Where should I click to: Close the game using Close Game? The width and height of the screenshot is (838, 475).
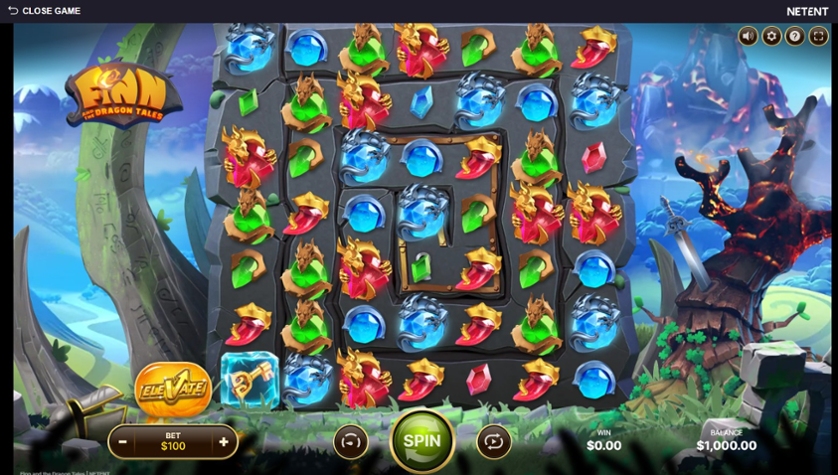[44, 11]
